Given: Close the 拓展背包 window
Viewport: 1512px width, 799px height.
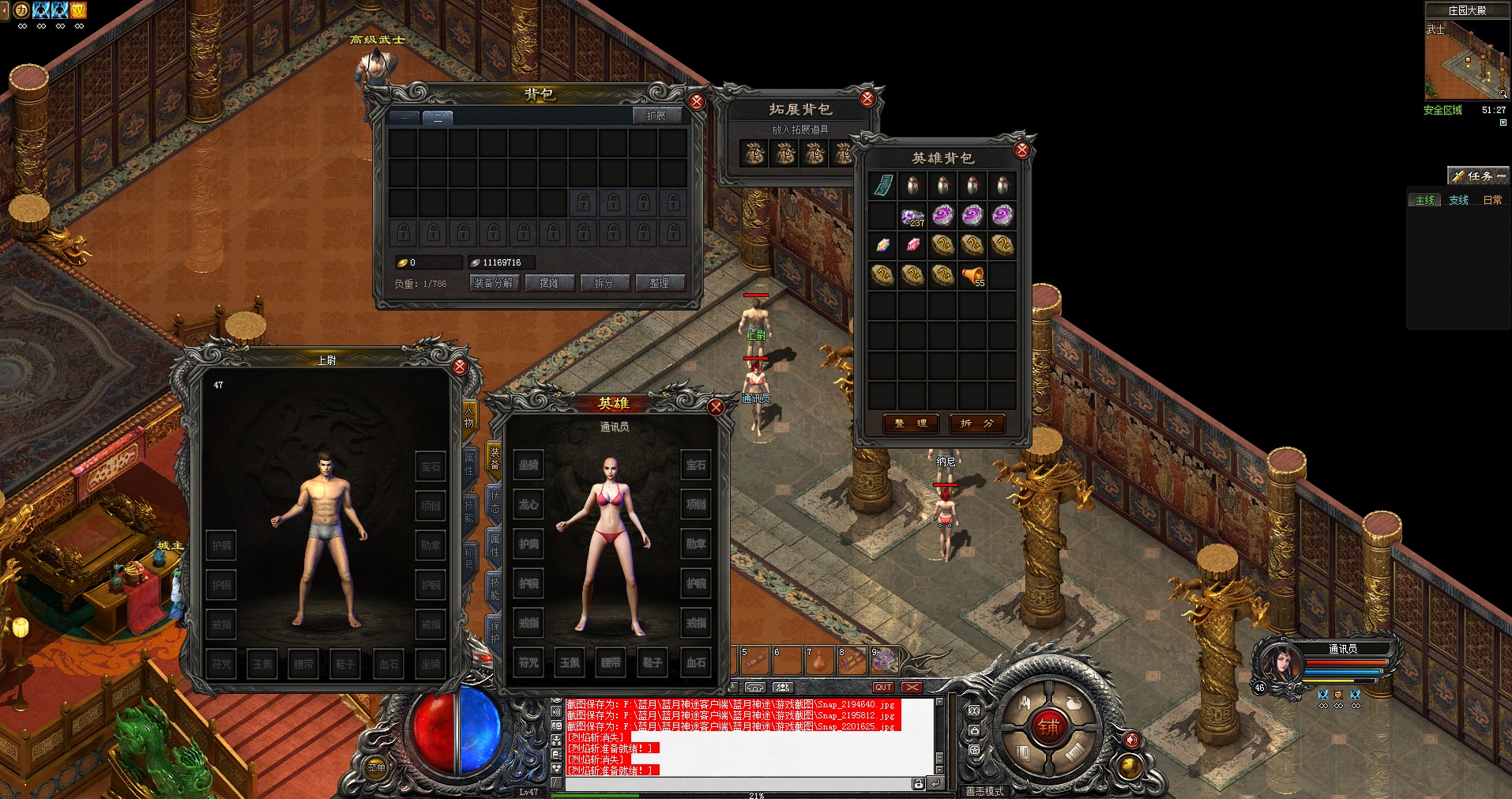Looking at the screenshot, I should point(867,99).
